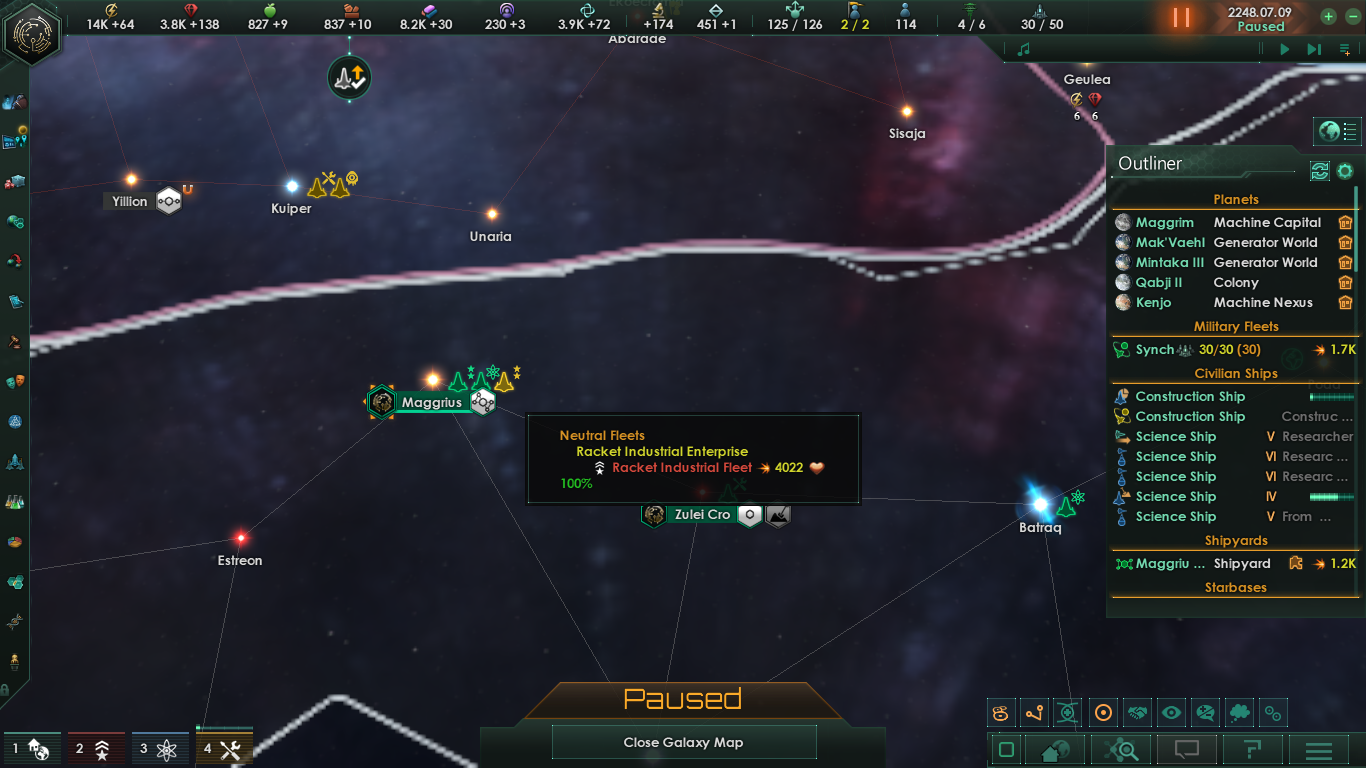The width and height of the screenshot is (1366, 768).
Task: Open the Technology research panel
Action: click(x=15, y=502)
